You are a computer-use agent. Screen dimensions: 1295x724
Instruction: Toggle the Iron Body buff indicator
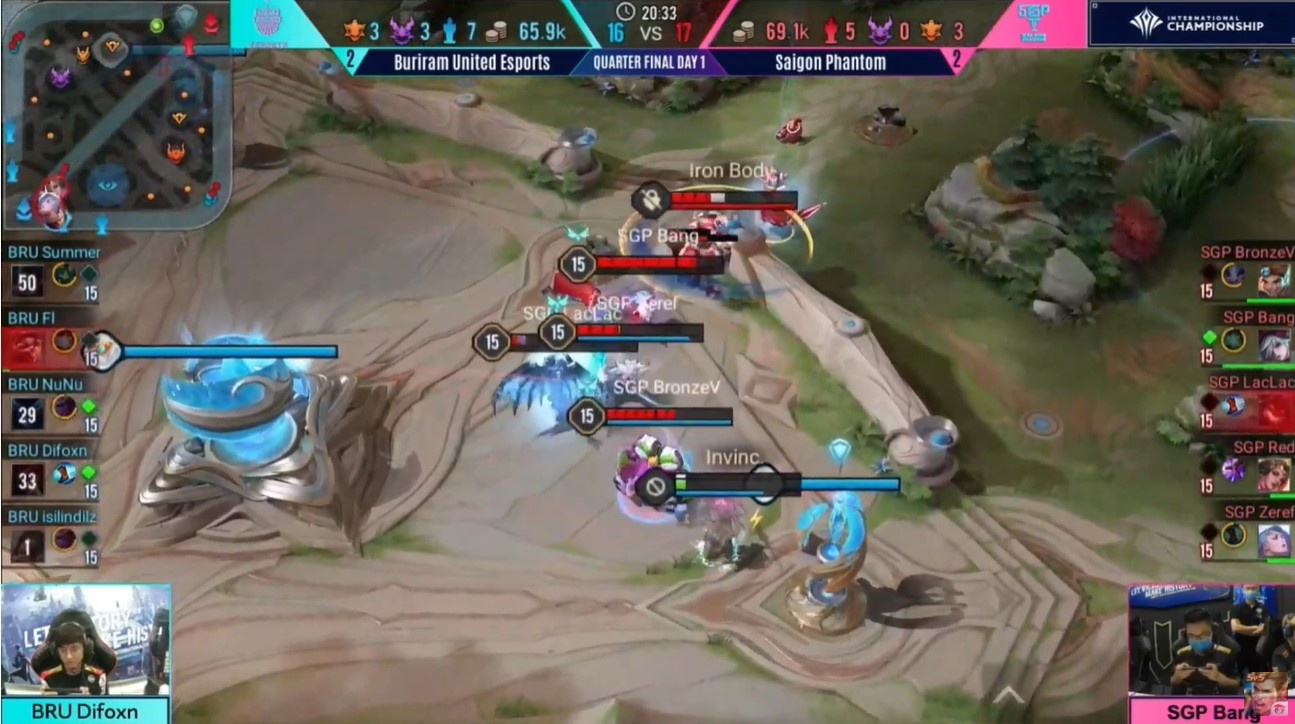click(650, 199)
